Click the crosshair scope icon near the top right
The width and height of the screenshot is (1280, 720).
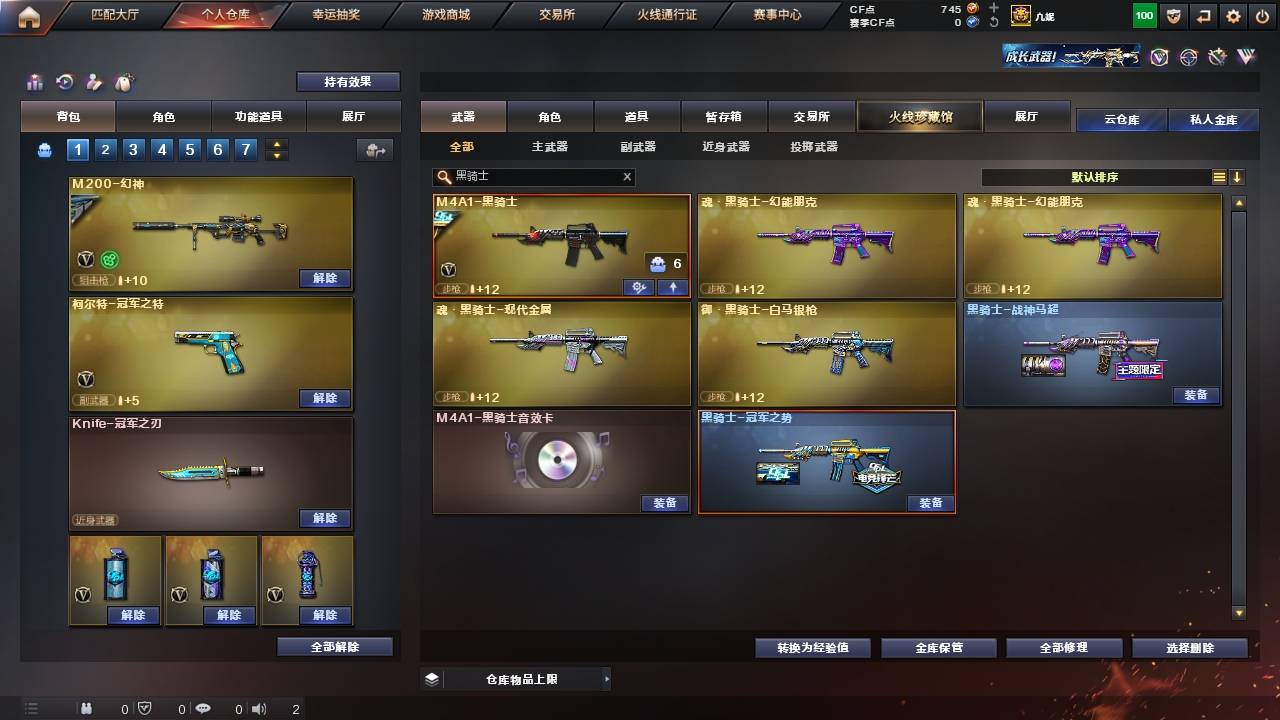[1189, 57]
